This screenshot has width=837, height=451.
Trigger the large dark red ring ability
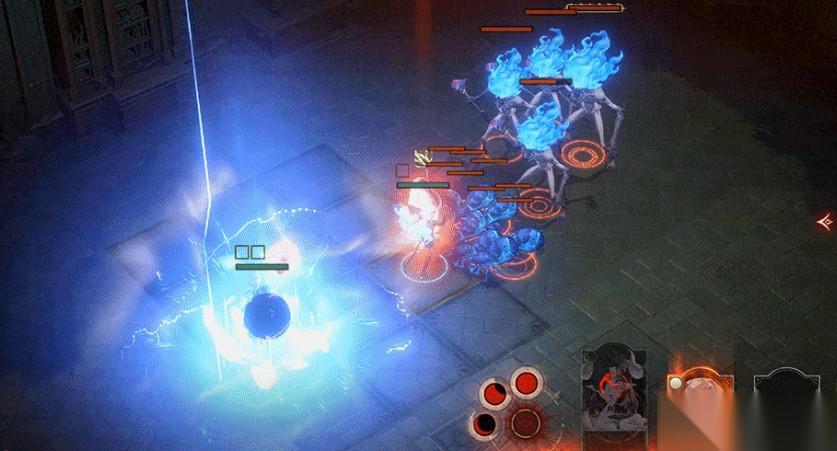pyautogui.click(x=527, y=422)
